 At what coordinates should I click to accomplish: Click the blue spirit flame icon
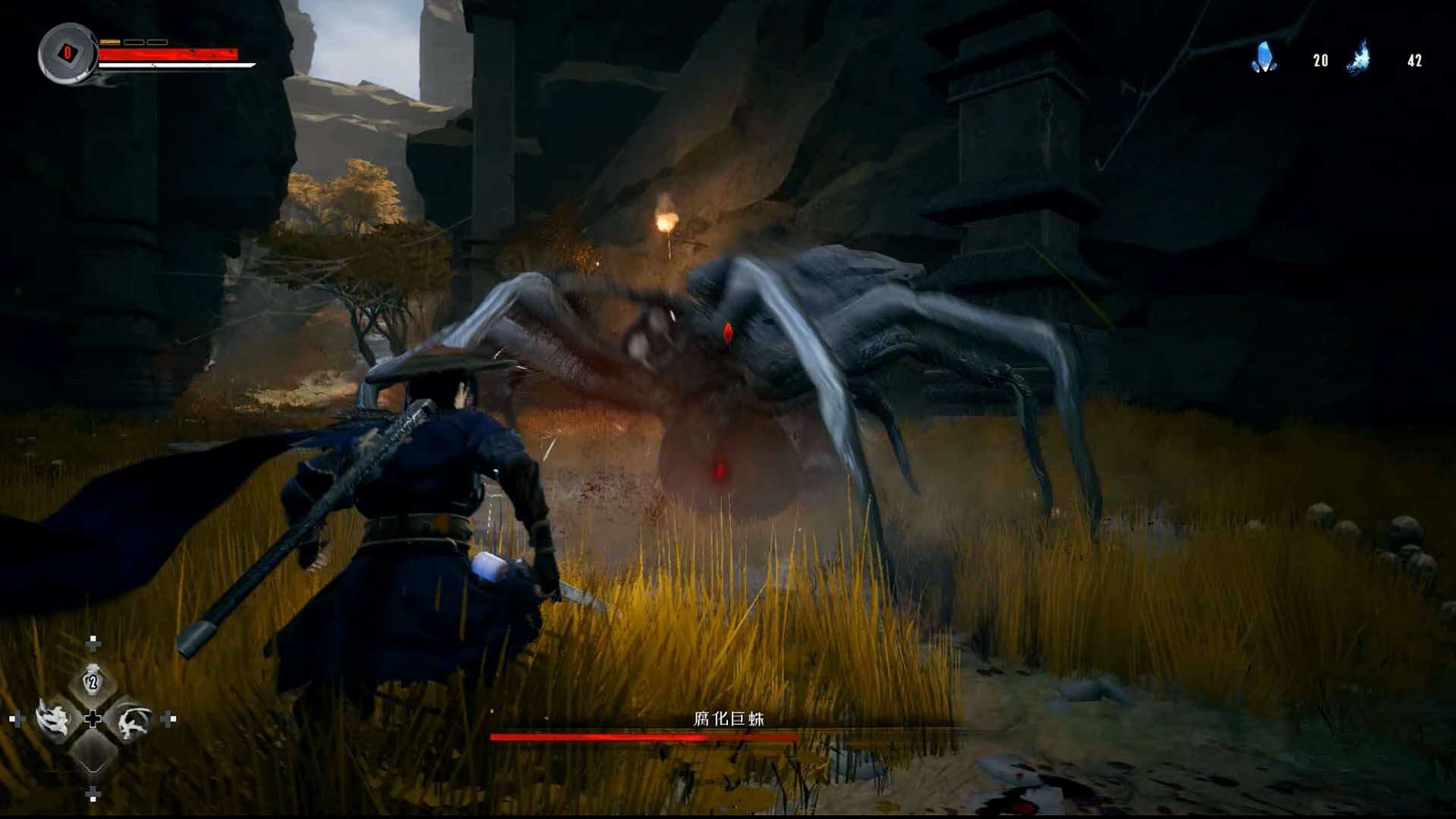point(1359,58)
